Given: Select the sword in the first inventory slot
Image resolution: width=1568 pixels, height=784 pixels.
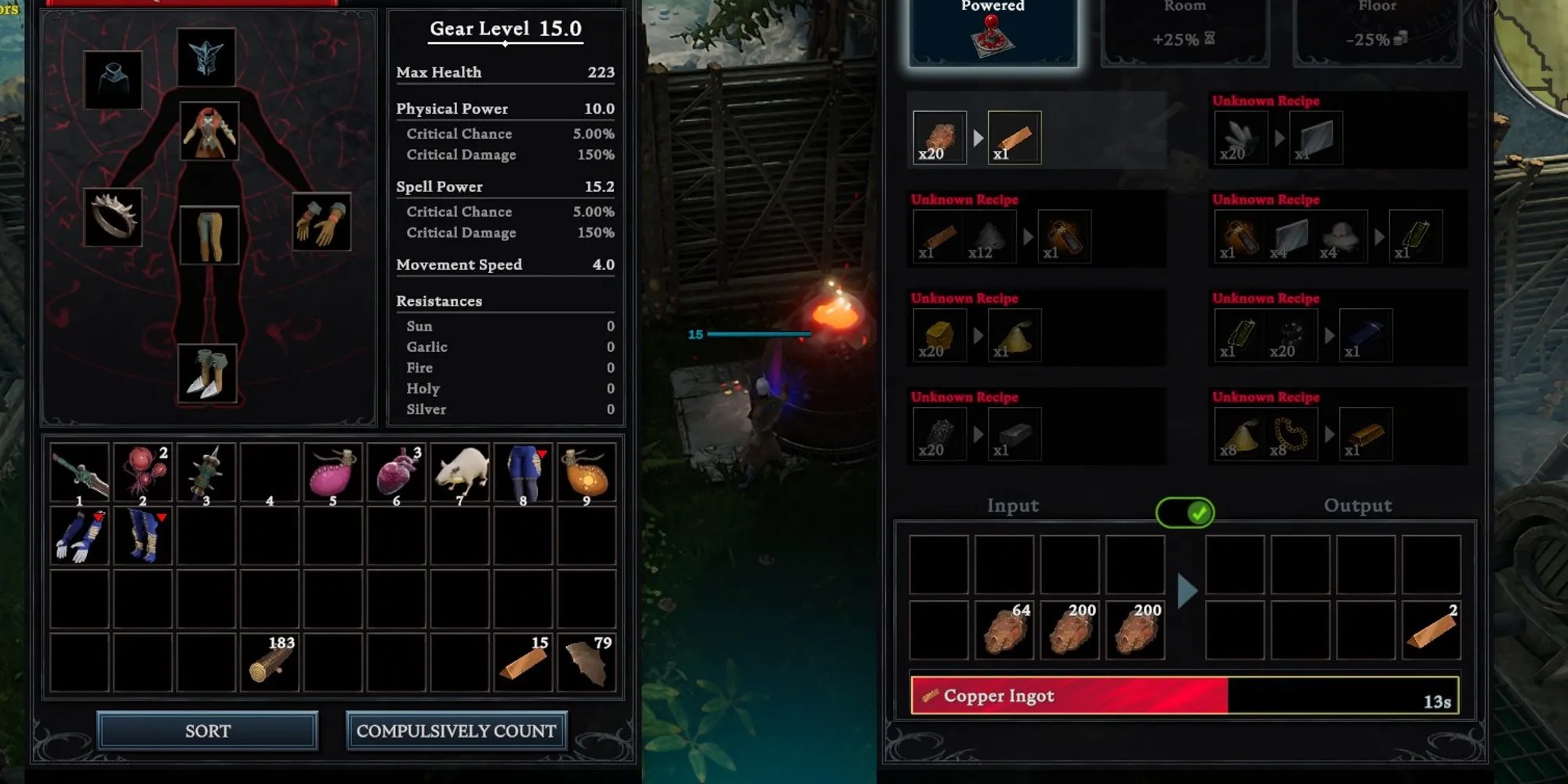Looking at the screenshot, I should [x=81, y=470].
